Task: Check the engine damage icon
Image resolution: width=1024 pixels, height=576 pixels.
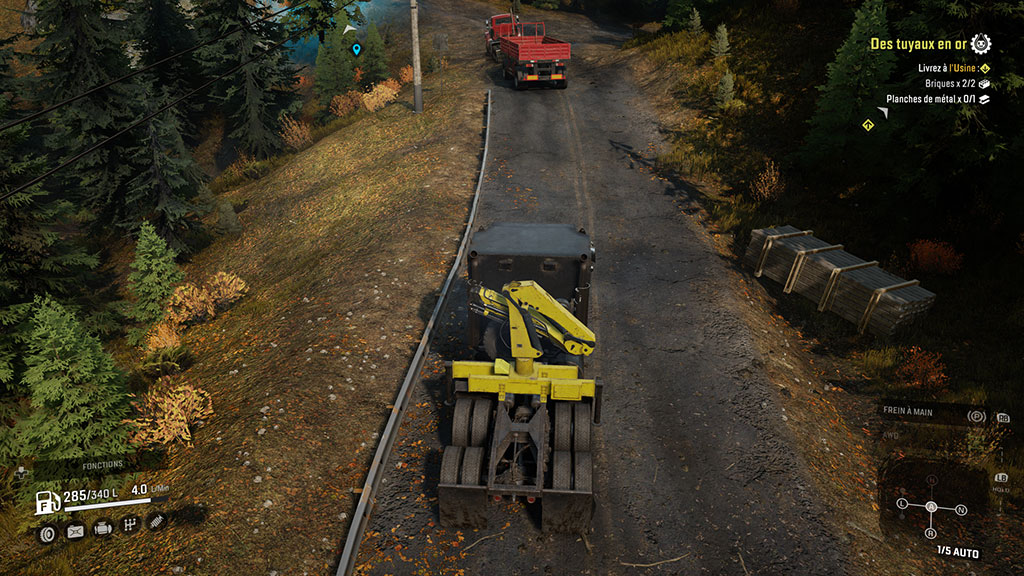Action: (103, 529)
